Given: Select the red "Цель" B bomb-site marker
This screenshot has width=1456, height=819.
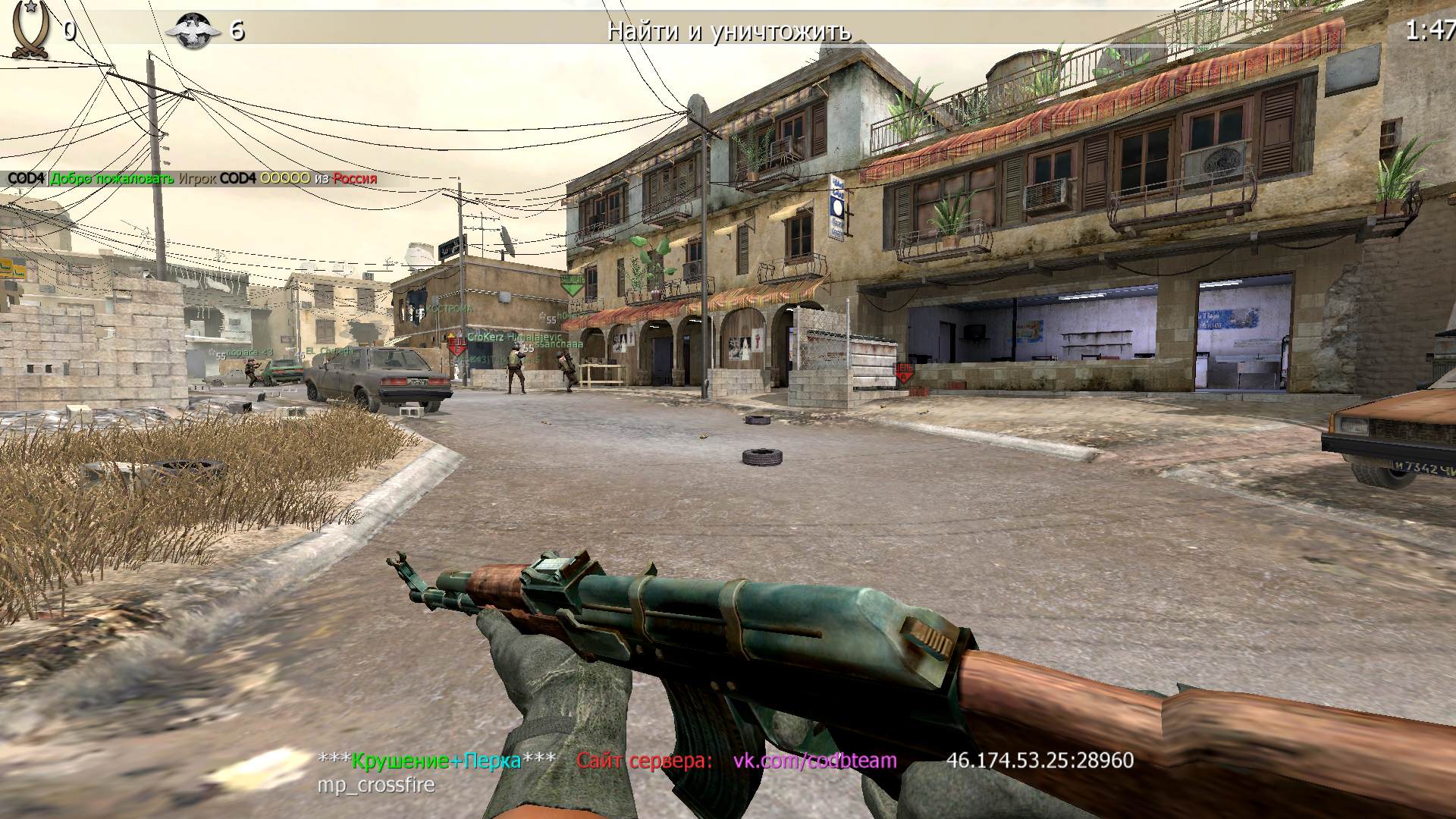Looking at the screenshot, I should [457, 347].
